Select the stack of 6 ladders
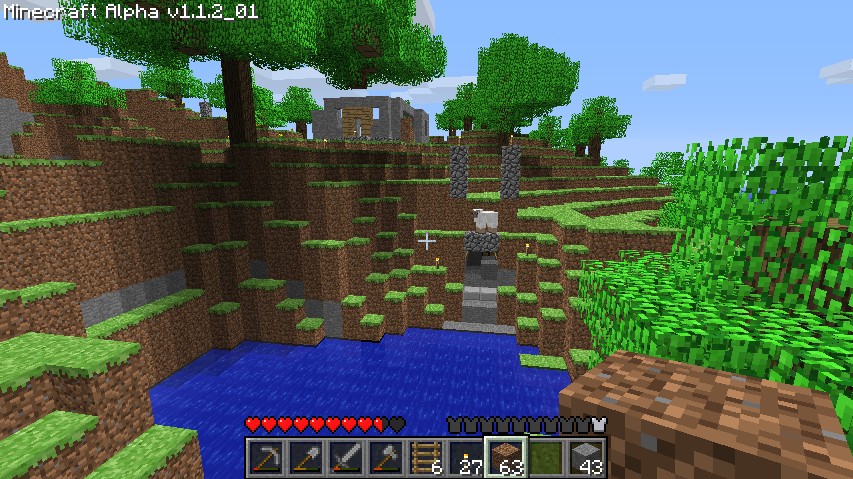This screenshot has height=479, width=853. 425,458
